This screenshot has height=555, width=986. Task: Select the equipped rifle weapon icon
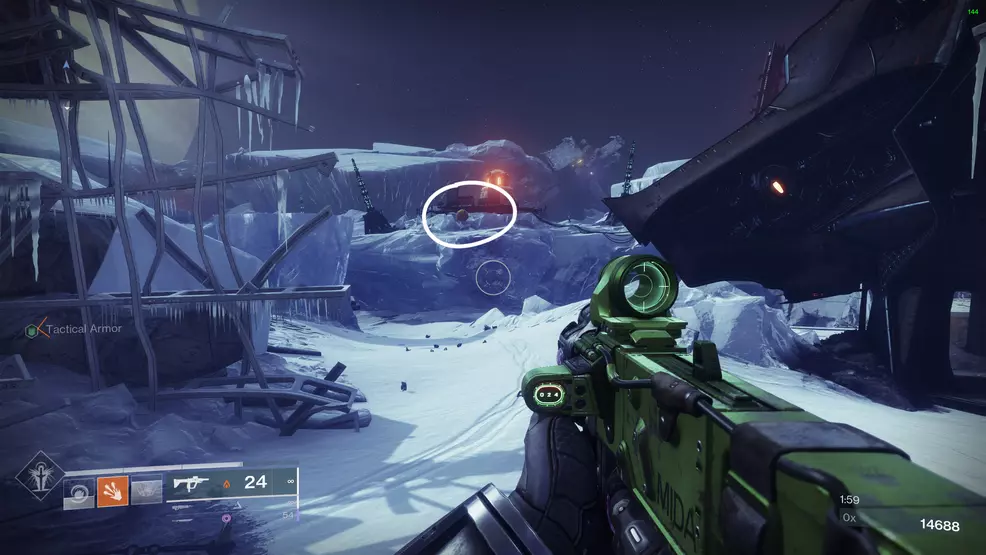click(x=190, y=484)
